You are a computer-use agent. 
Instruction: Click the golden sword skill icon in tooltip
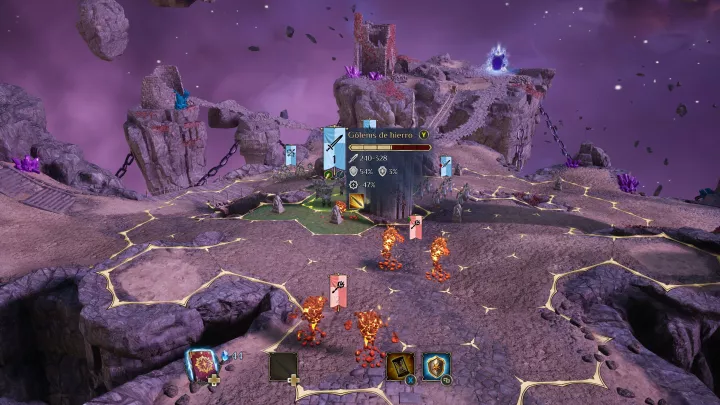(357, 202)
